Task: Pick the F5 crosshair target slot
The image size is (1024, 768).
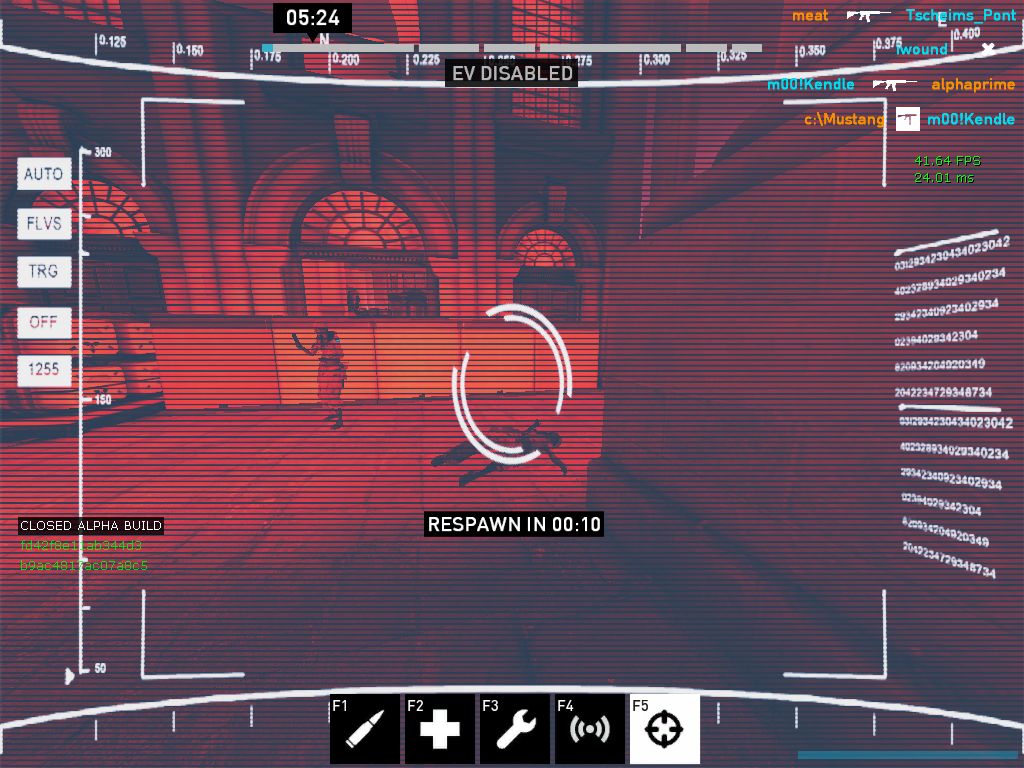Action: click(665, 729)
